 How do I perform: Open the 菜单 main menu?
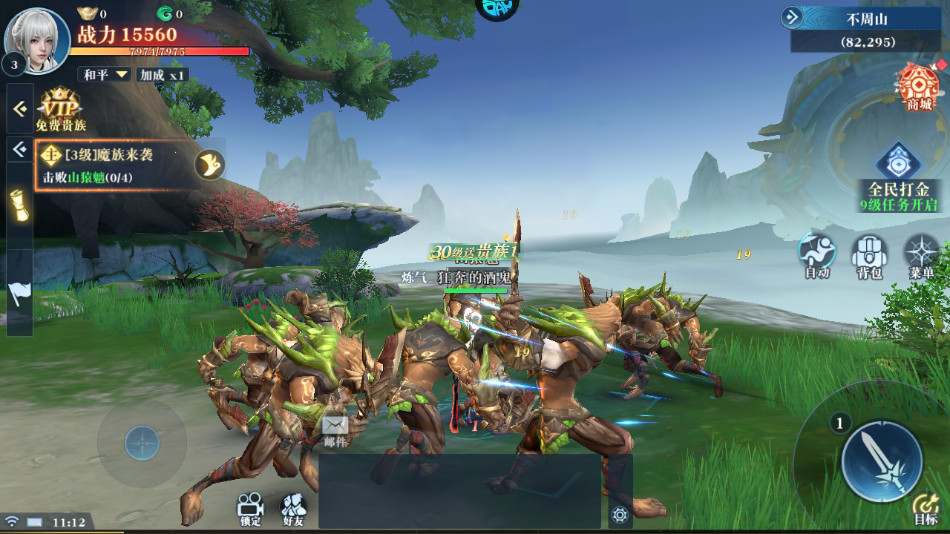[921, 256]
